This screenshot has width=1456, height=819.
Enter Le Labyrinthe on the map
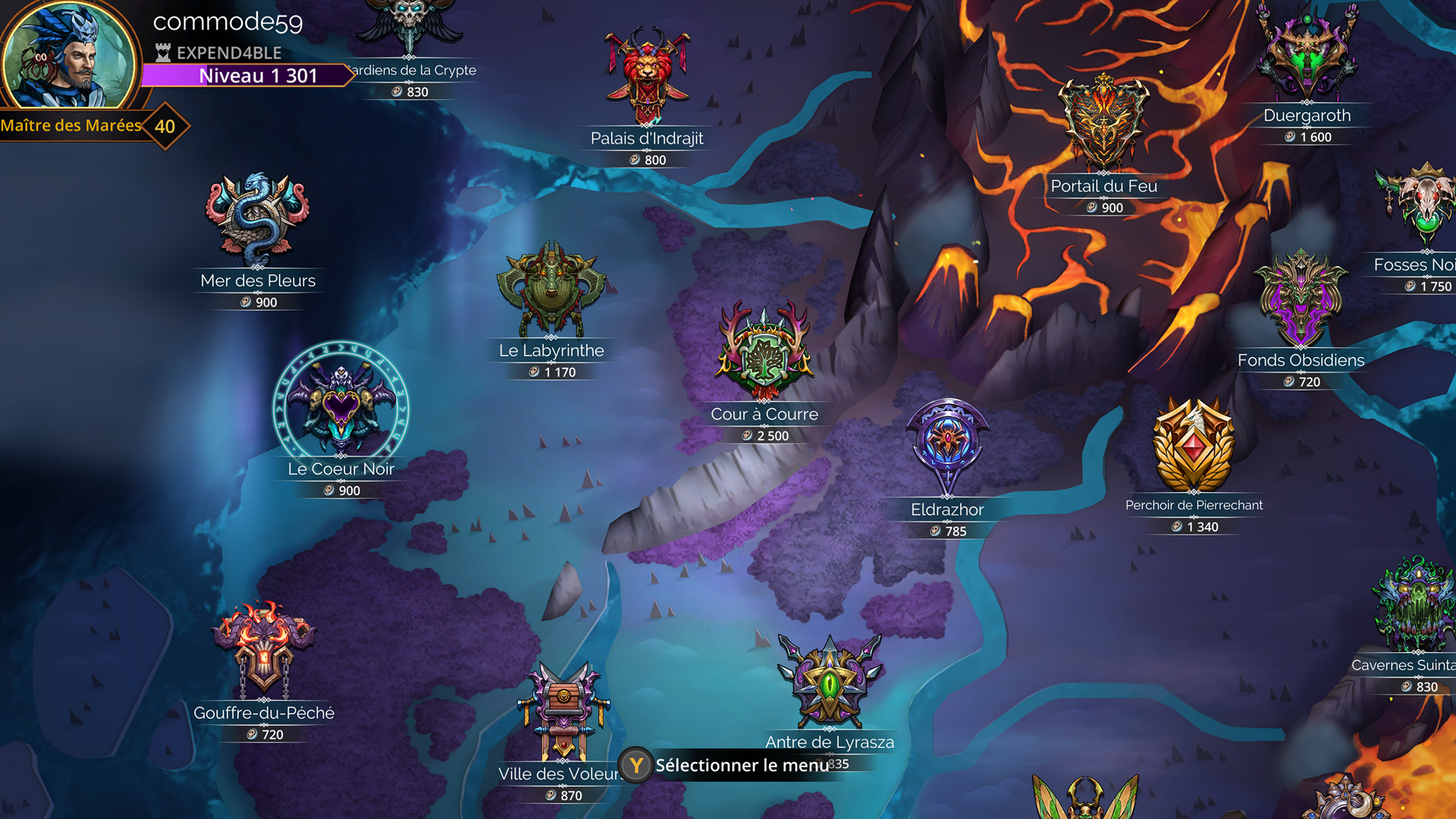(x=551, y=290)
